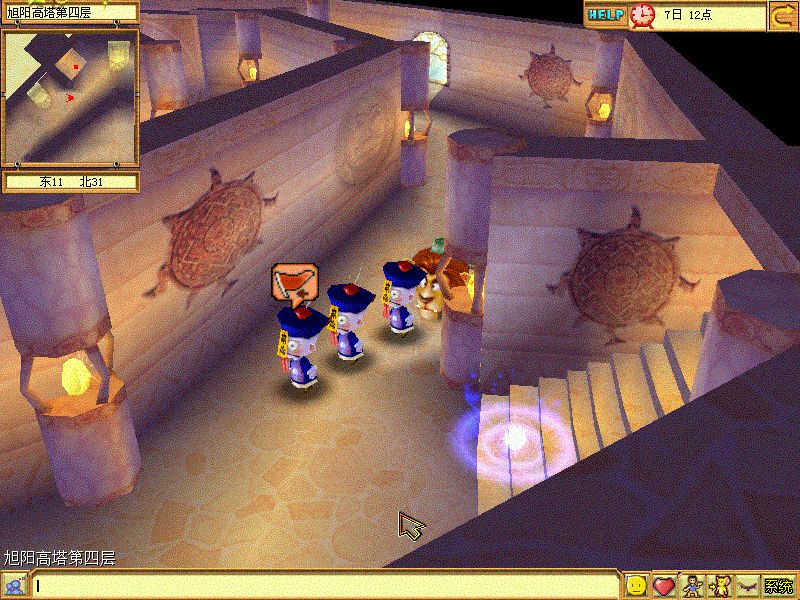The height and width of the screenshot is (600, 800).
Task: Open the yellow smiley emote menu
Action: tap(636, 586)
